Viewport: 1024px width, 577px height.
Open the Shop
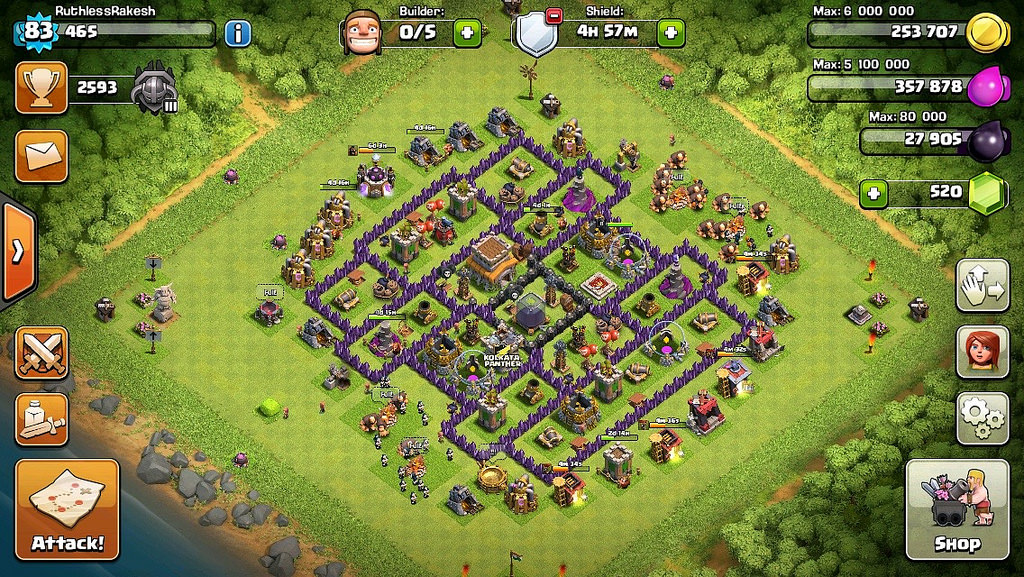[x=956, y=509]
